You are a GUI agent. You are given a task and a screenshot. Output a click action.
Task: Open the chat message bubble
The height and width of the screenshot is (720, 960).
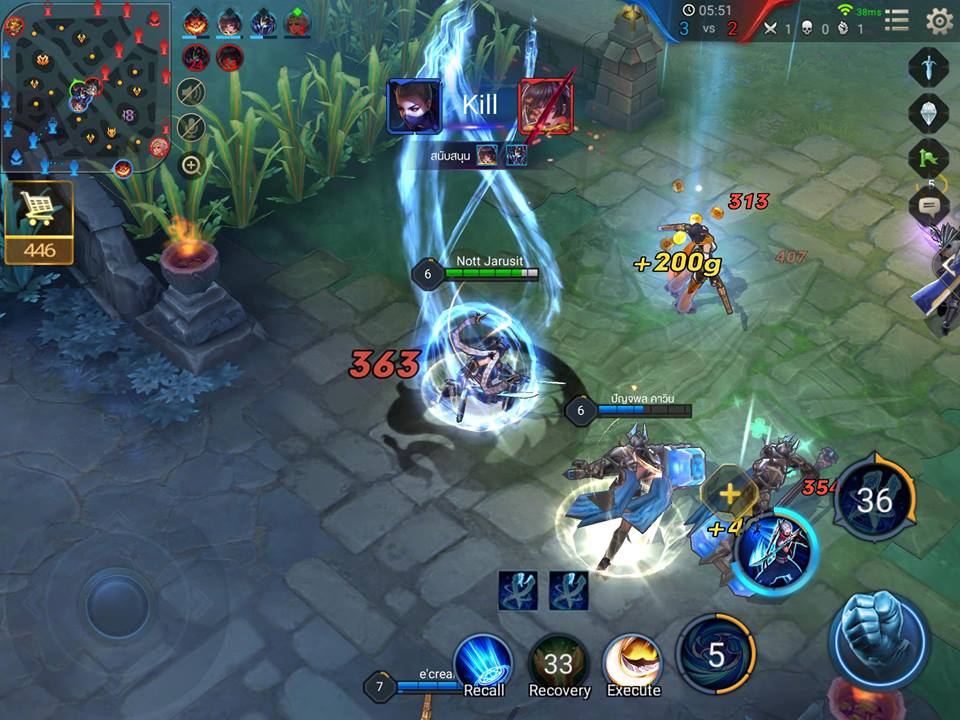tap(928, 206)
